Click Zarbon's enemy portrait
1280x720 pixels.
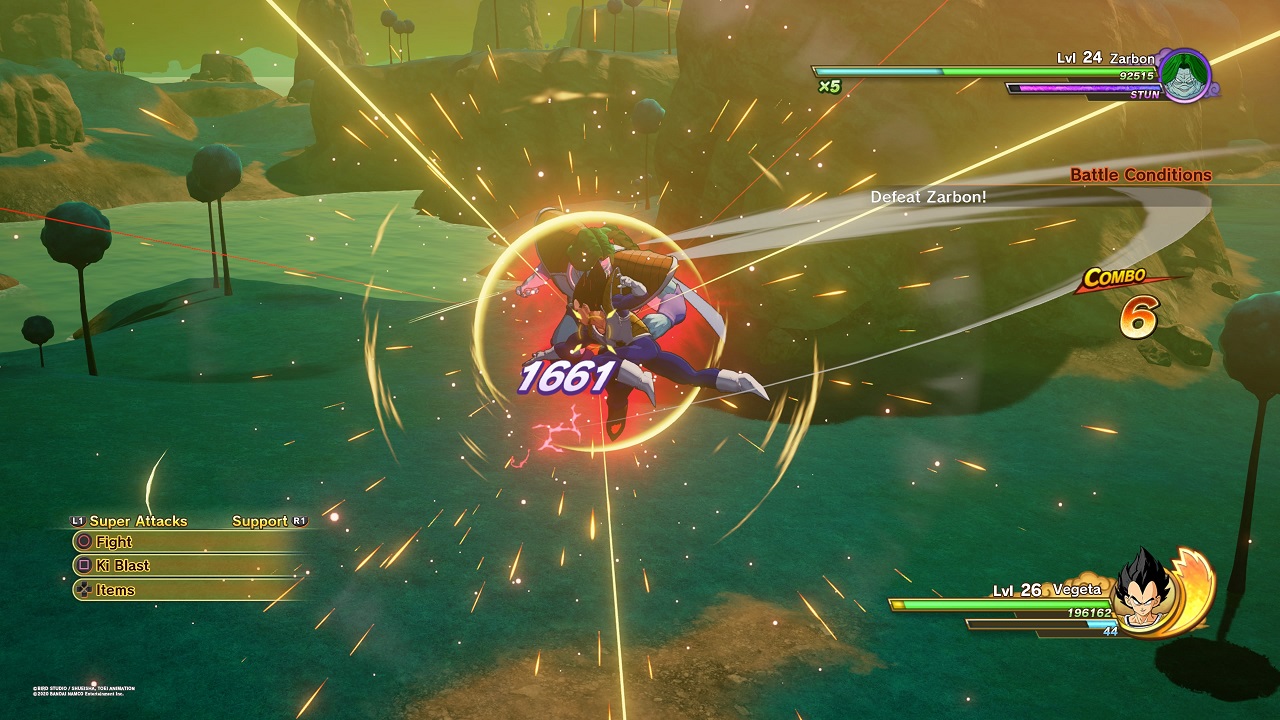tap(1186, 74)
